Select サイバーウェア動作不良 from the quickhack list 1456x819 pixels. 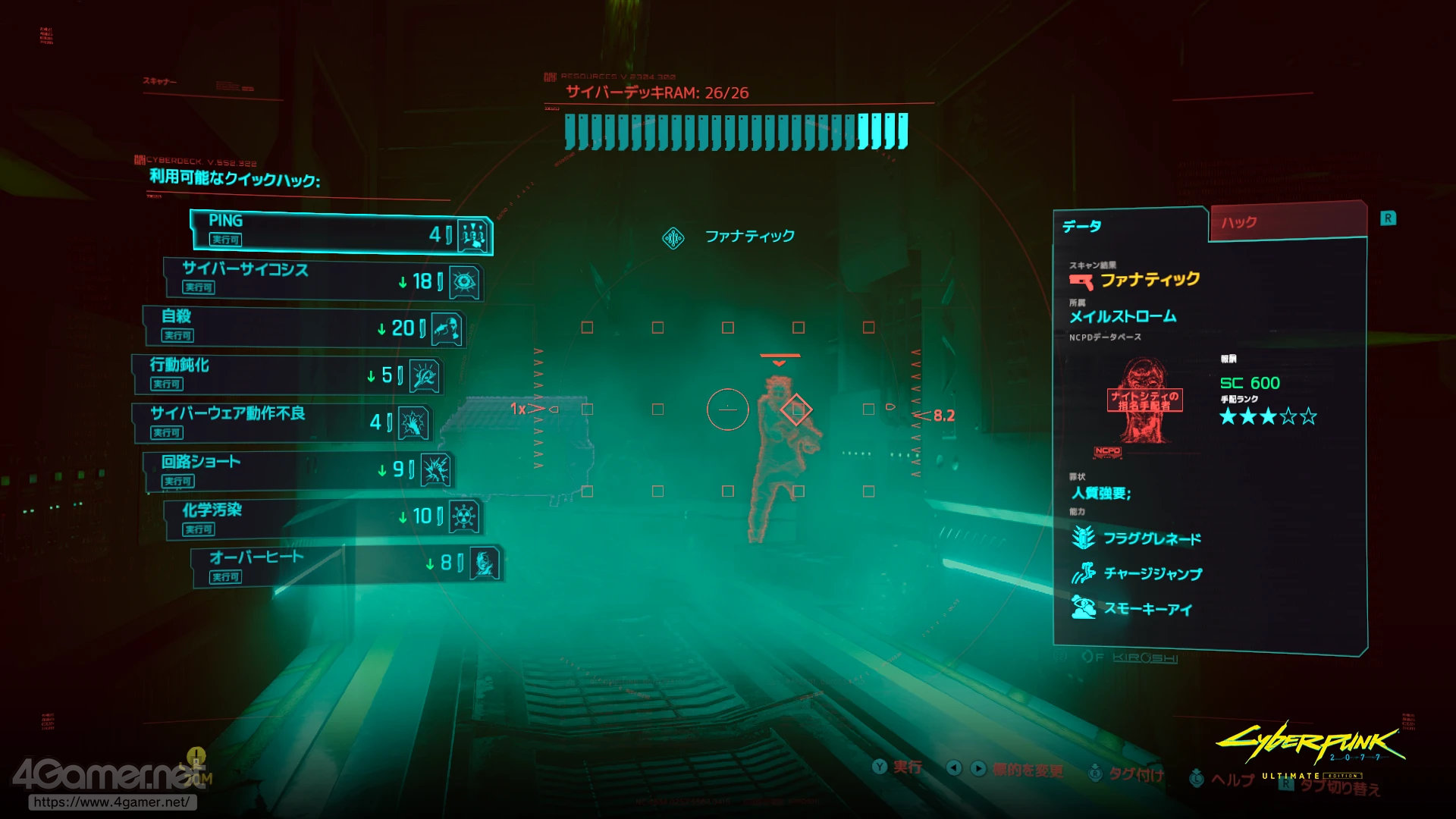(x=282, y=422)
